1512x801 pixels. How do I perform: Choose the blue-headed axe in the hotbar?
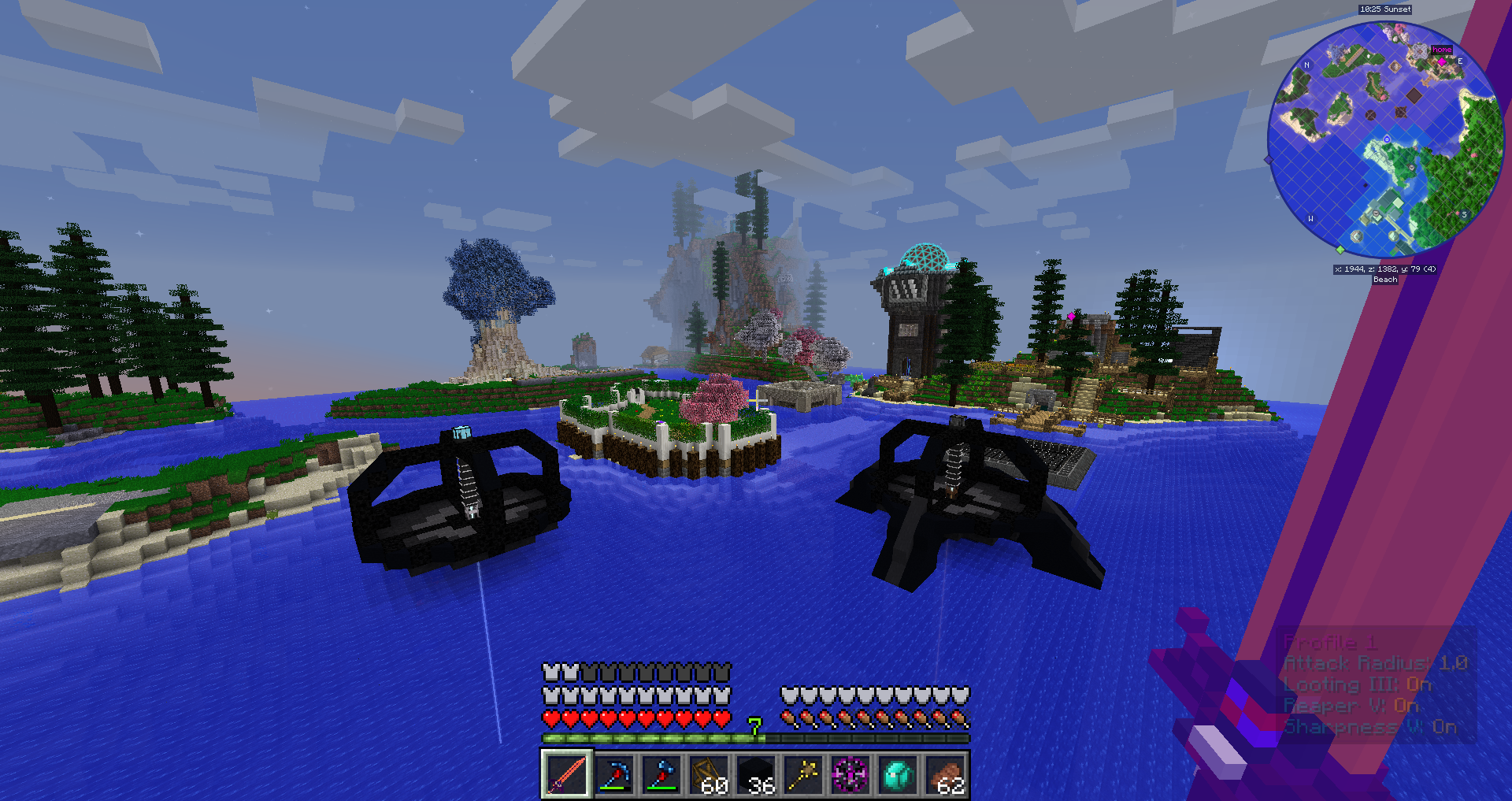coord(661,774)
